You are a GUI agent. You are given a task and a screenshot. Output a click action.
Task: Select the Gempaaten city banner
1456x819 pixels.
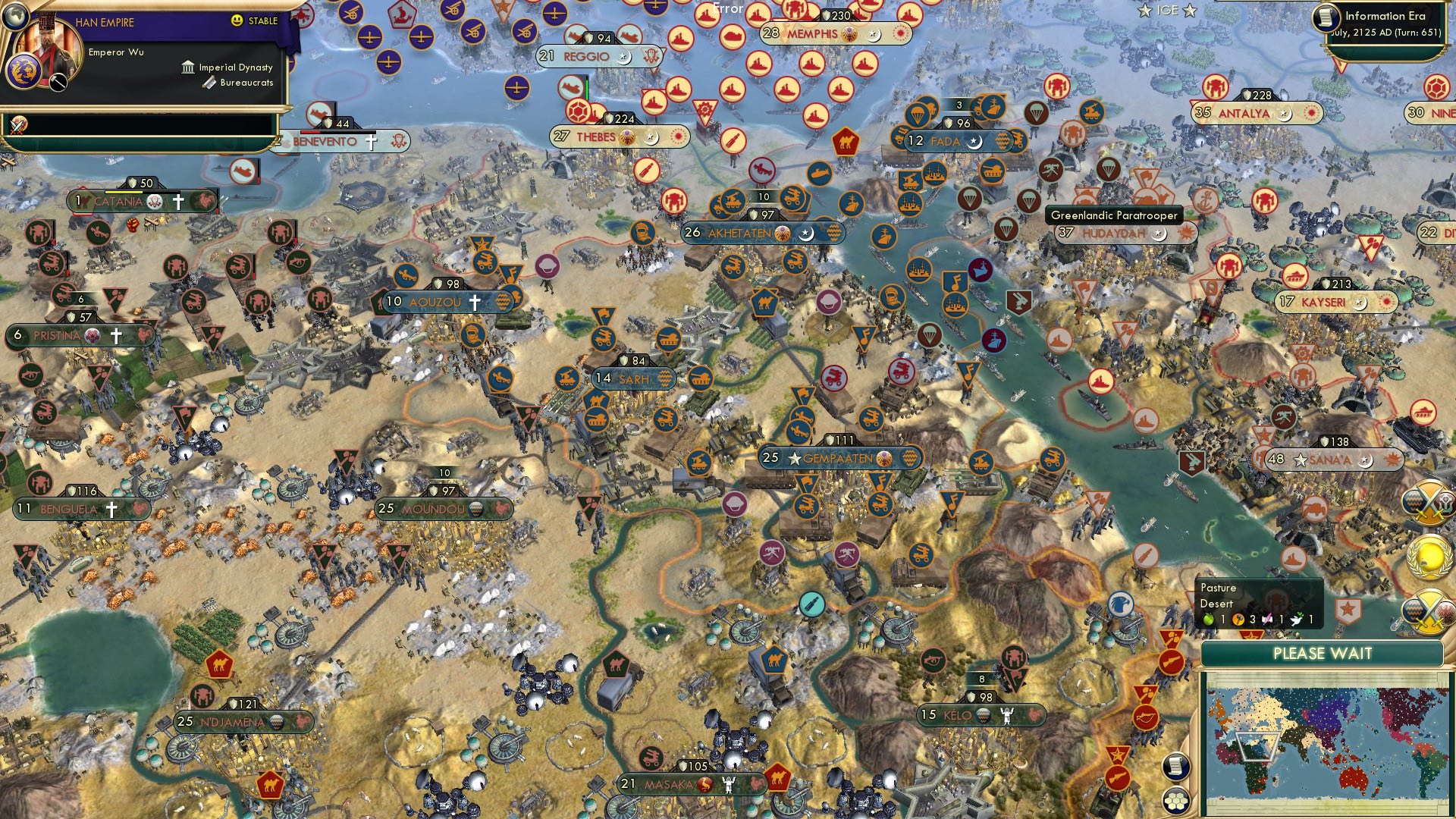pyautogui.click(x=836, y=457)
